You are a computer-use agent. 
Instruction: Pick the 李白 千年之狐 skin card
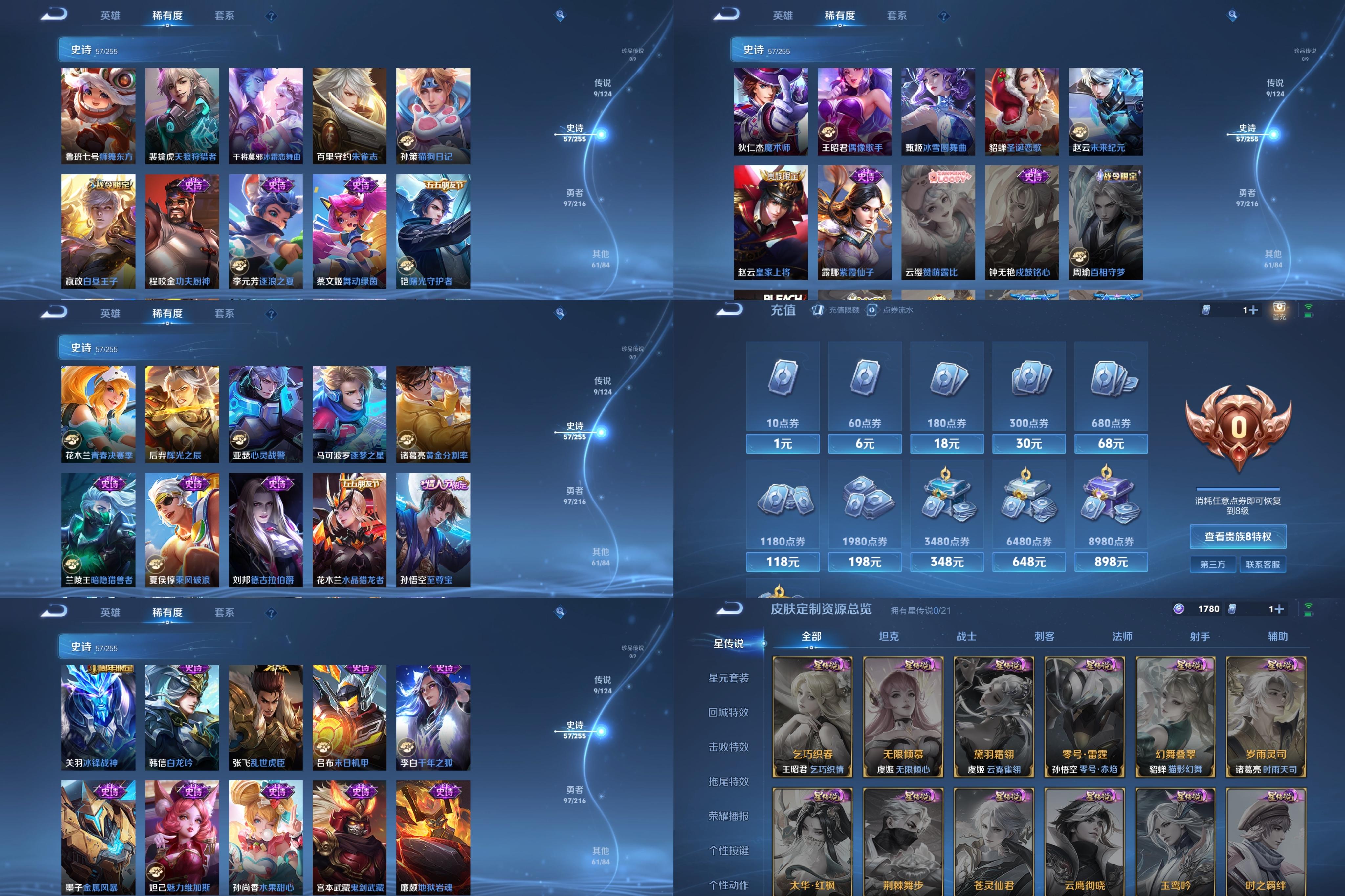pos(433,717)
